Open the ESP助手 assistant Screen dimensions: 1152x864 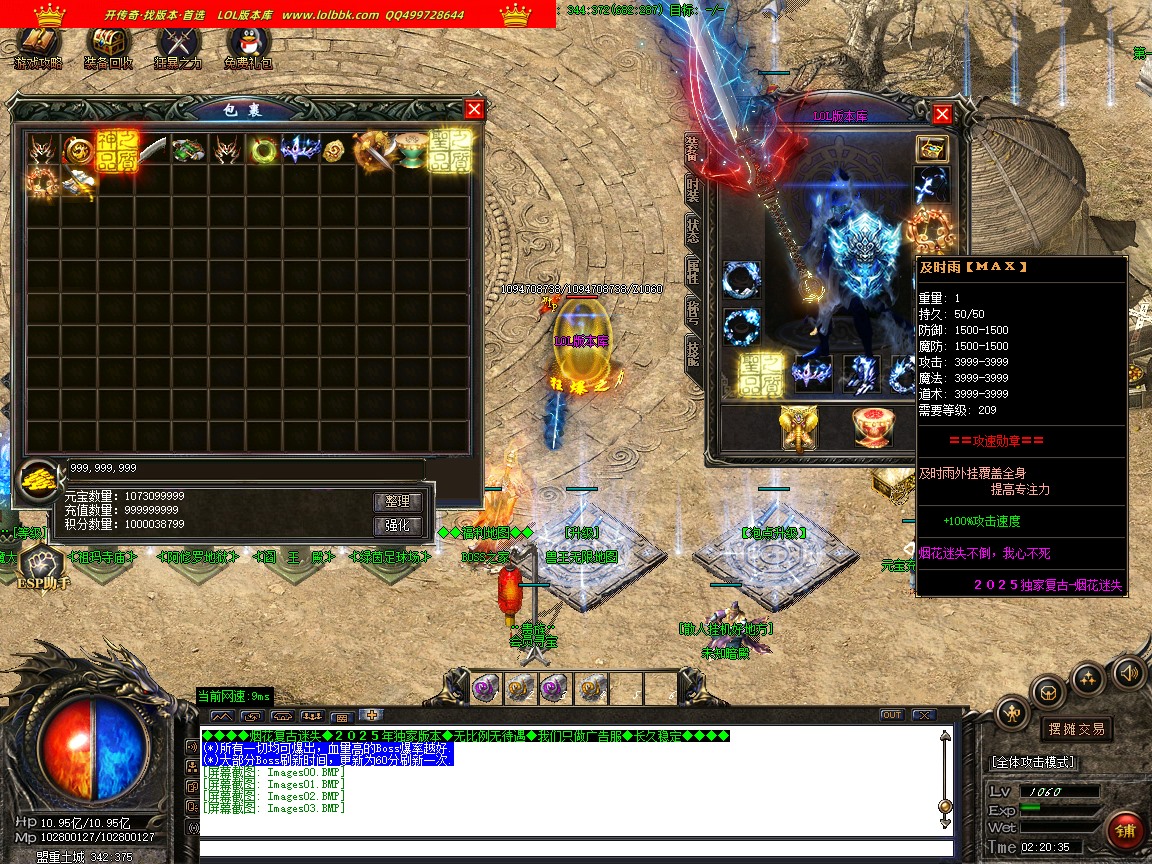pos(42,568)
